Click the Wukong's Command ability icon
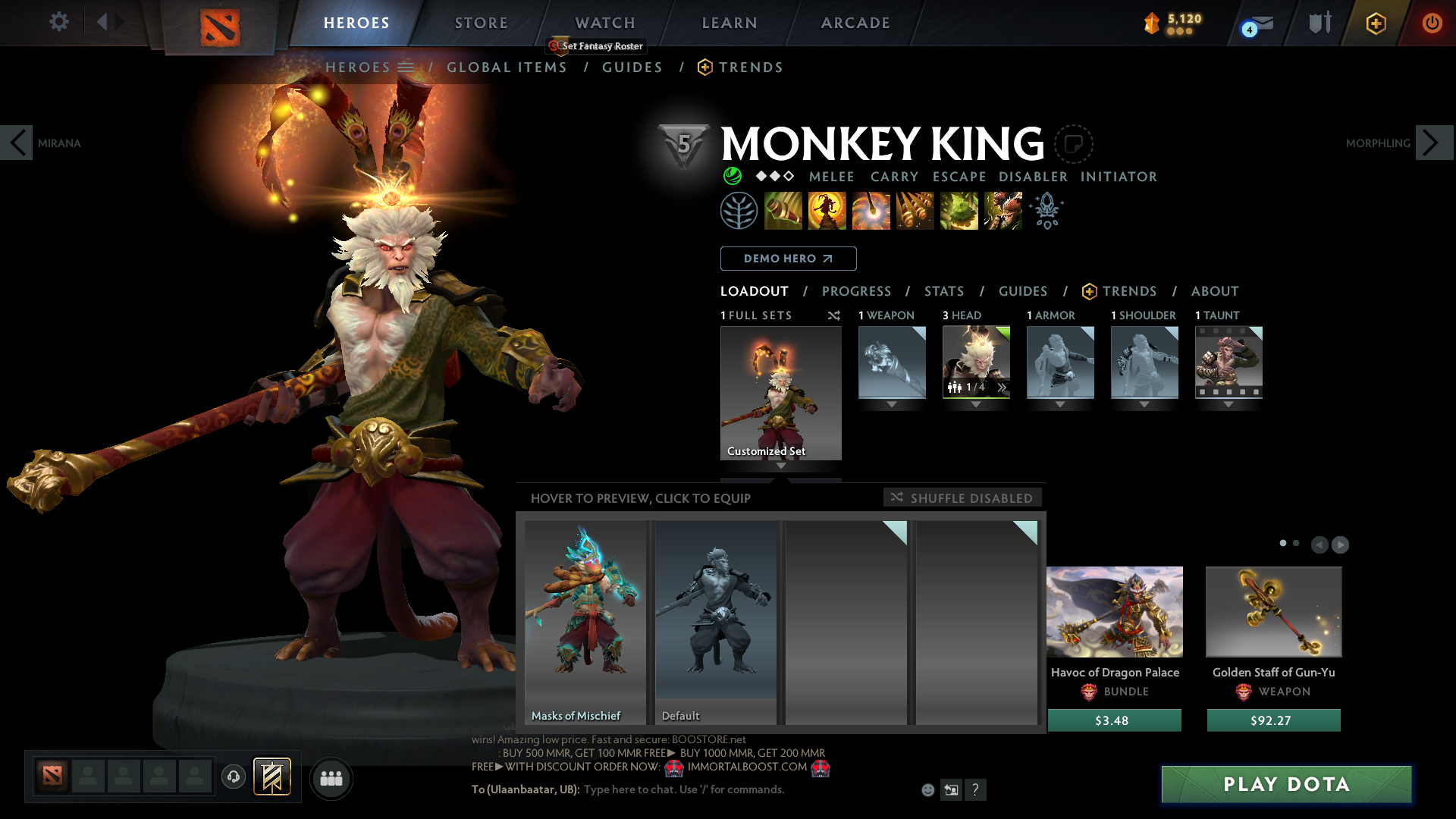The height and width of the screenshot is (819, 1456). pos(1002,211)
